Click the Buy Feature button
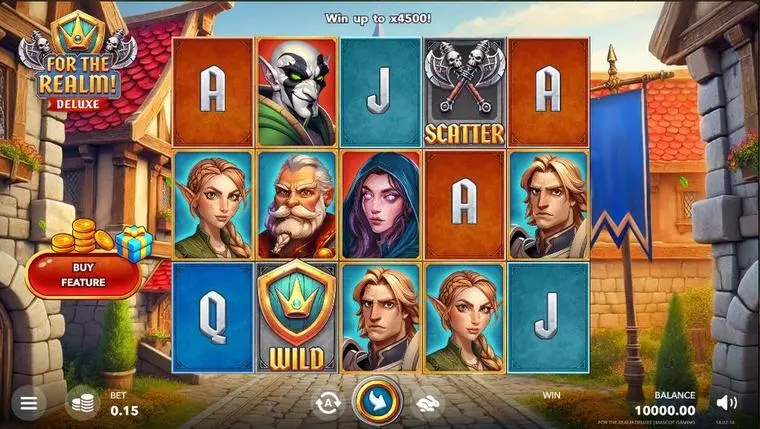This screenshot has width=760, height=429. 83,275
